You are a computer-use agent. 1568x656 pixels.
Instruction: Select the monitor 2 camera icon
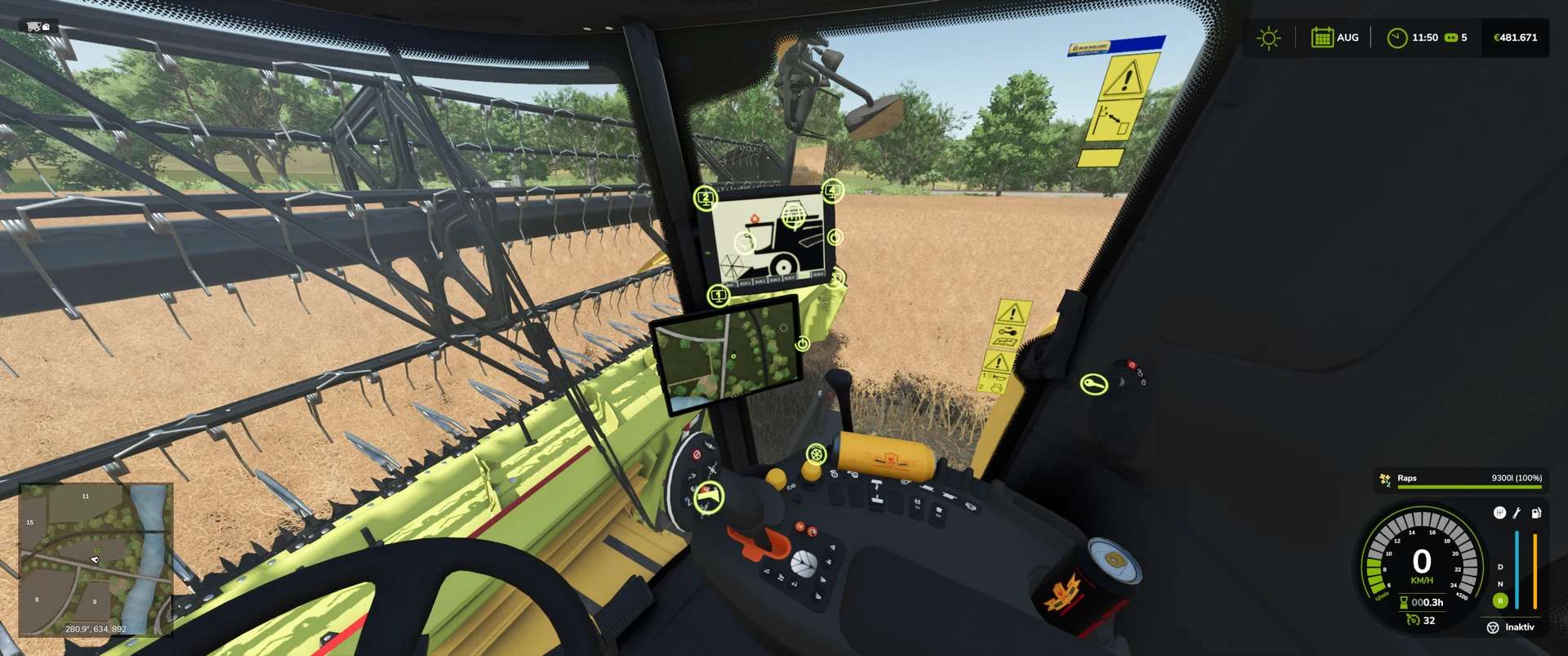tap(706, 198)
